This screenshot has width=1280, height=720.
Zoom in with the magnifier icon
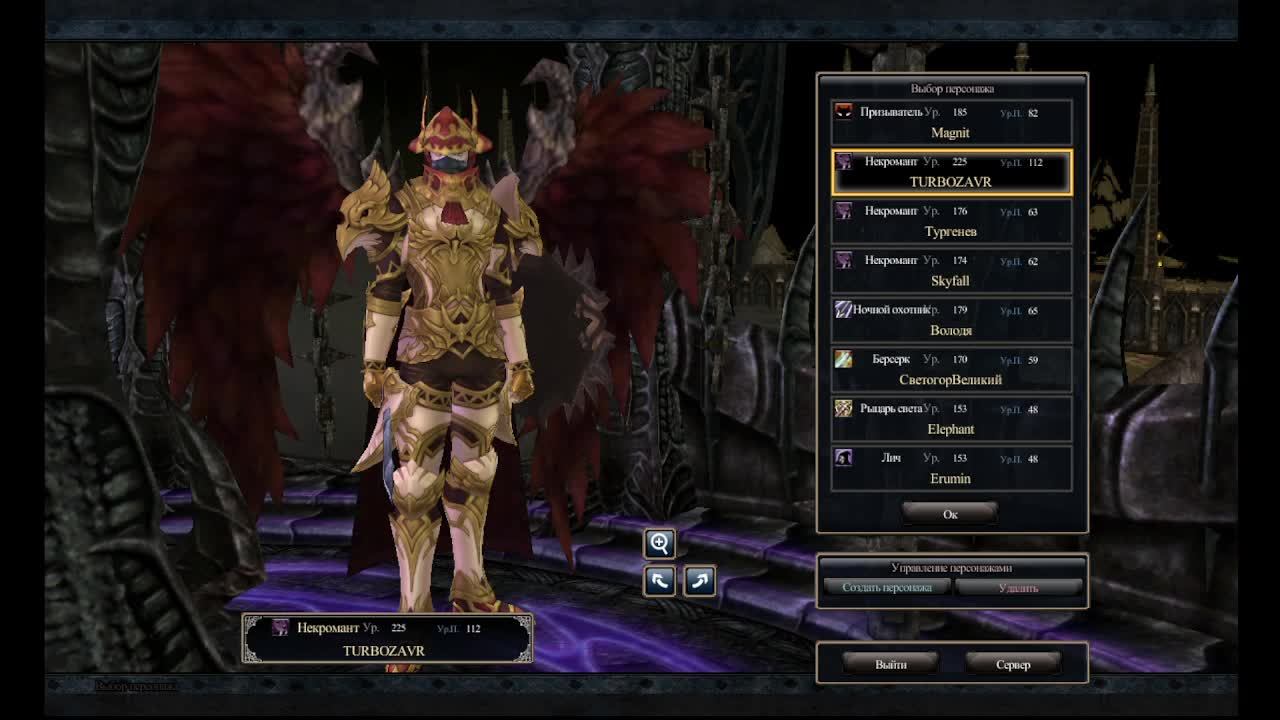(660, 544)
